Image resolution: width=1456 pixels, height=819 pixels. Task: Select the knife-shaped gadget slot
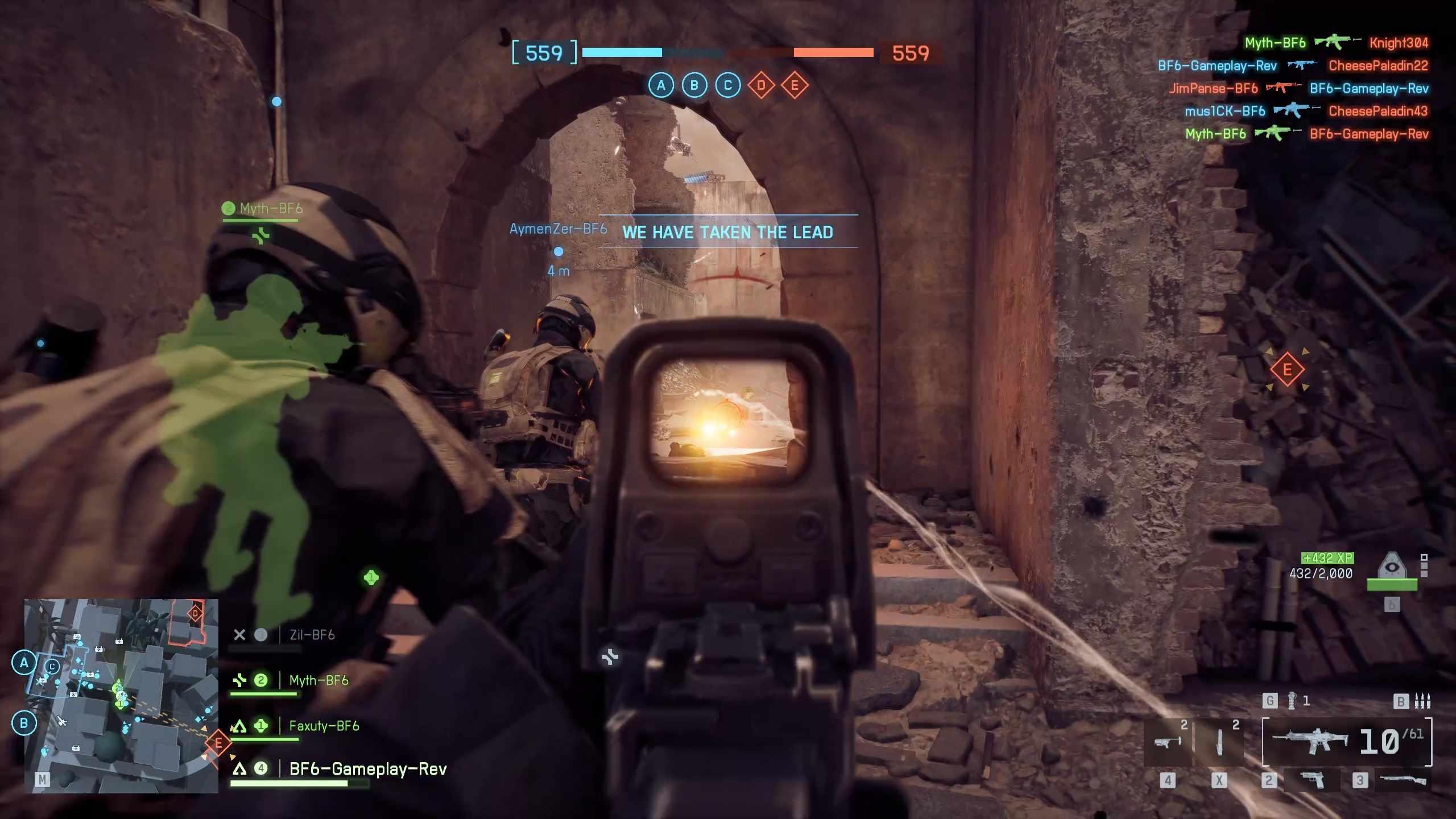click(x=1219, y=742)
